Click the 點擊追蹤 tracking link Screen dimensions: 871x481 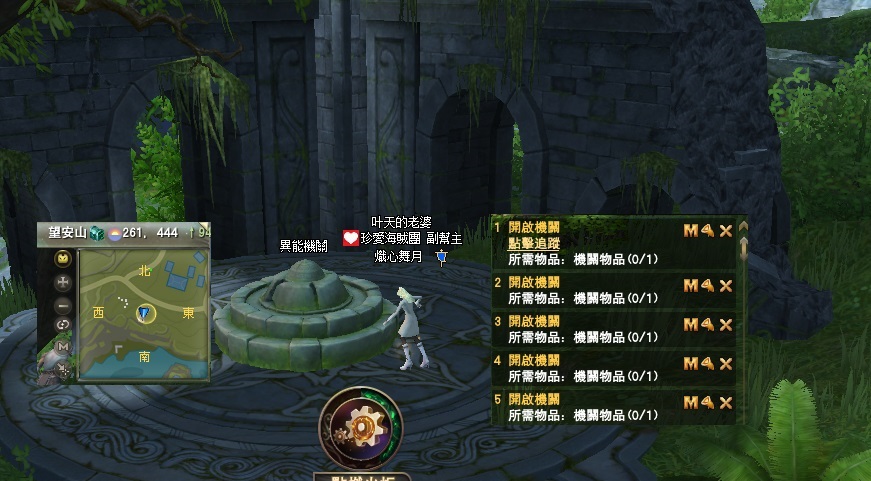pyautogui.click(x=534, y=243)
